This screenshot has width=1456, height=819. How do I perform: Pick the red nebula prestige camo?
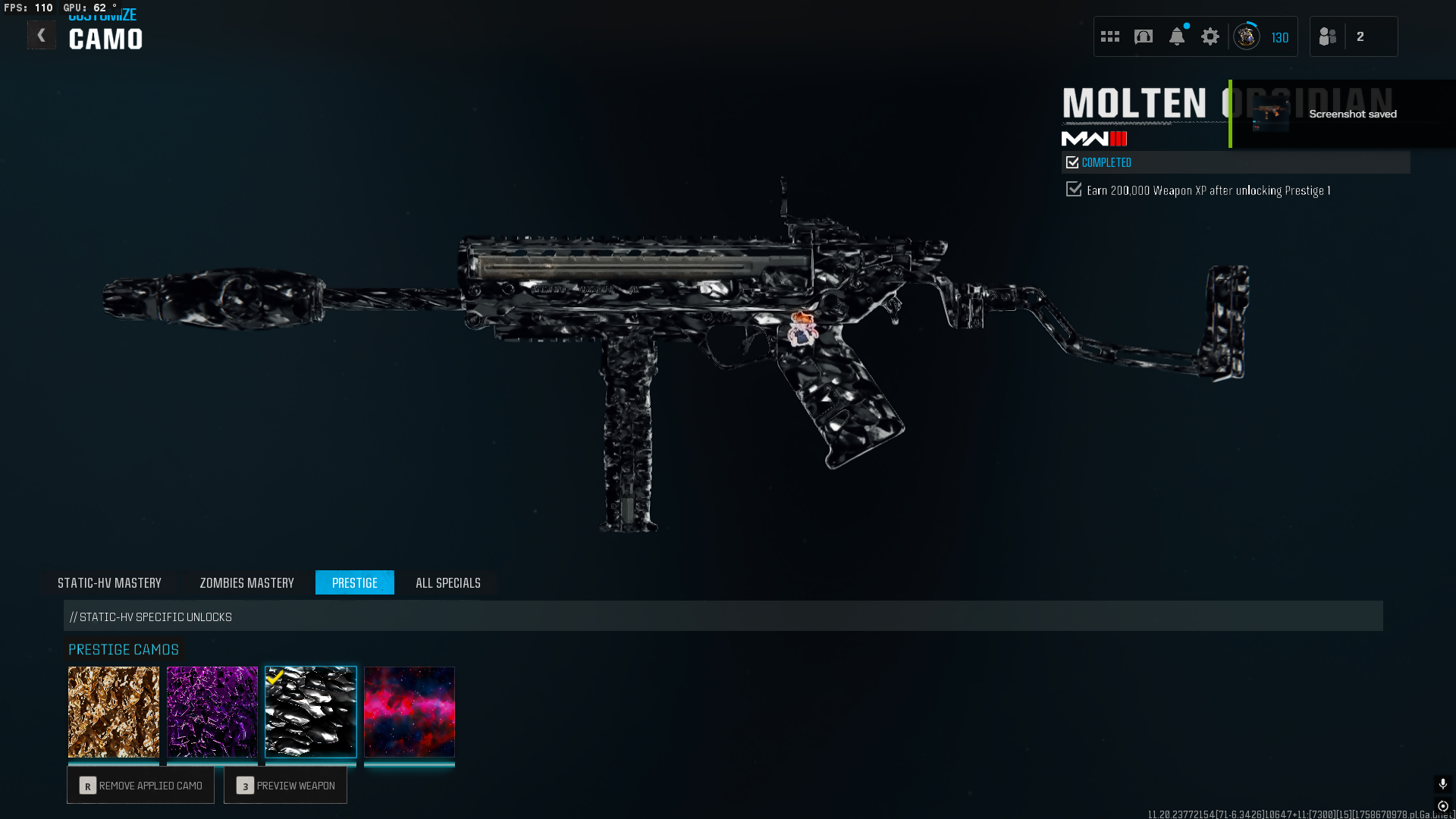(409, 711)
